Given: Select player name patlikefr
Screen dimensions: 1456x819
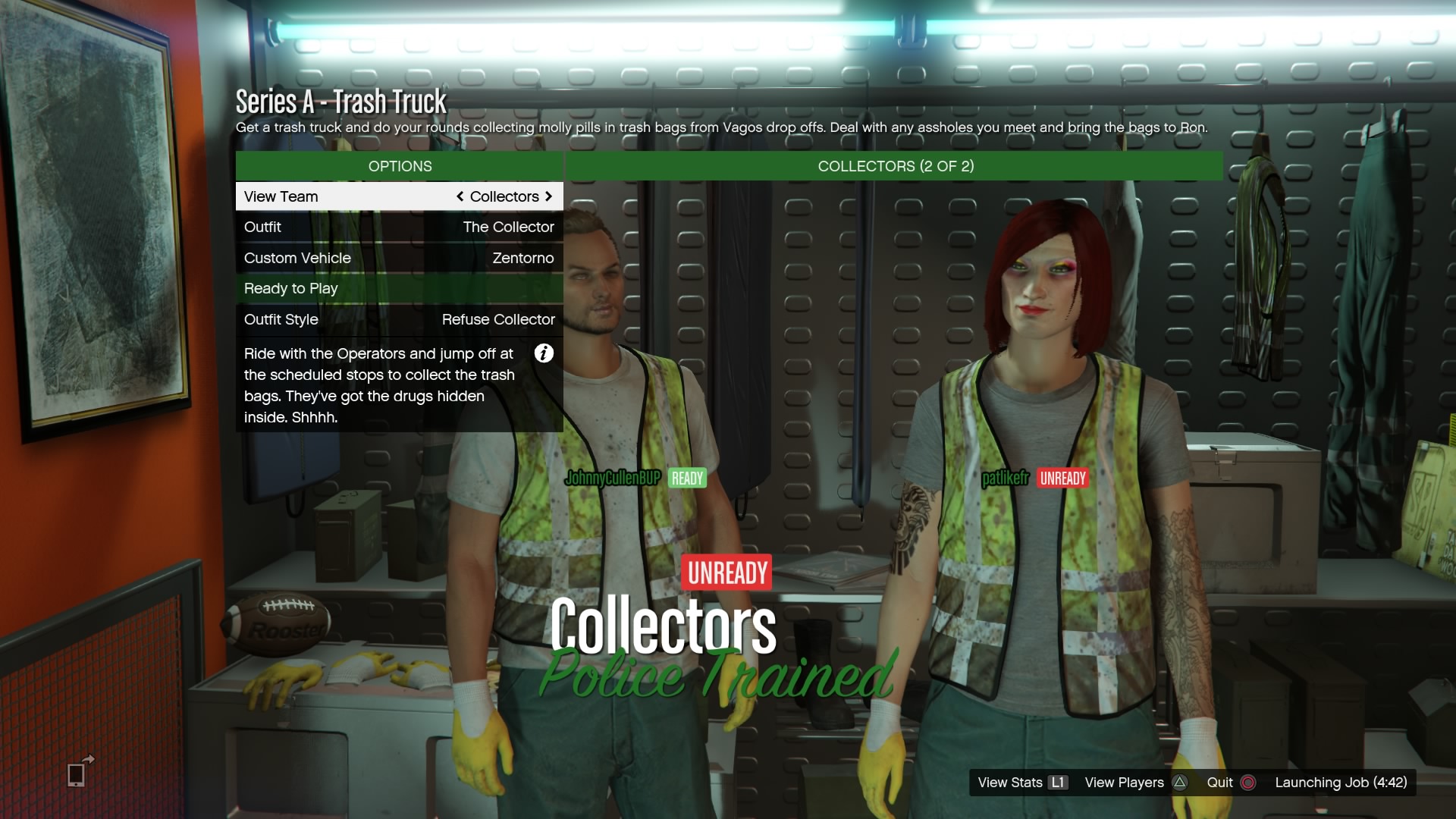Looking at the screenshot, I should (1005, 479).
